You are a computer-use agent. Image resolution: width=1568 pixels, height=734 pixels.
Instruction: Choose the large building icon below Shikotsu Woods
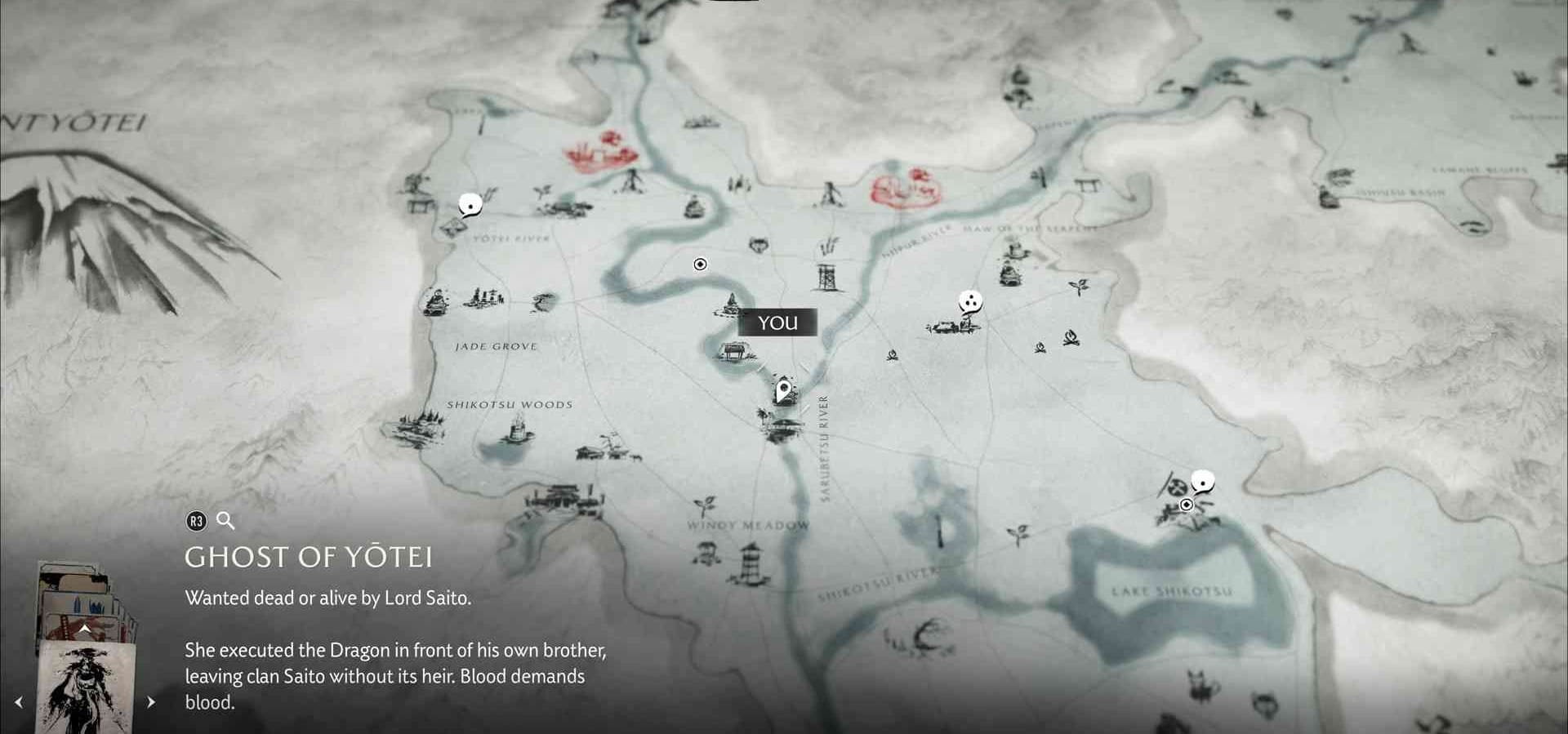coord(563,498)
